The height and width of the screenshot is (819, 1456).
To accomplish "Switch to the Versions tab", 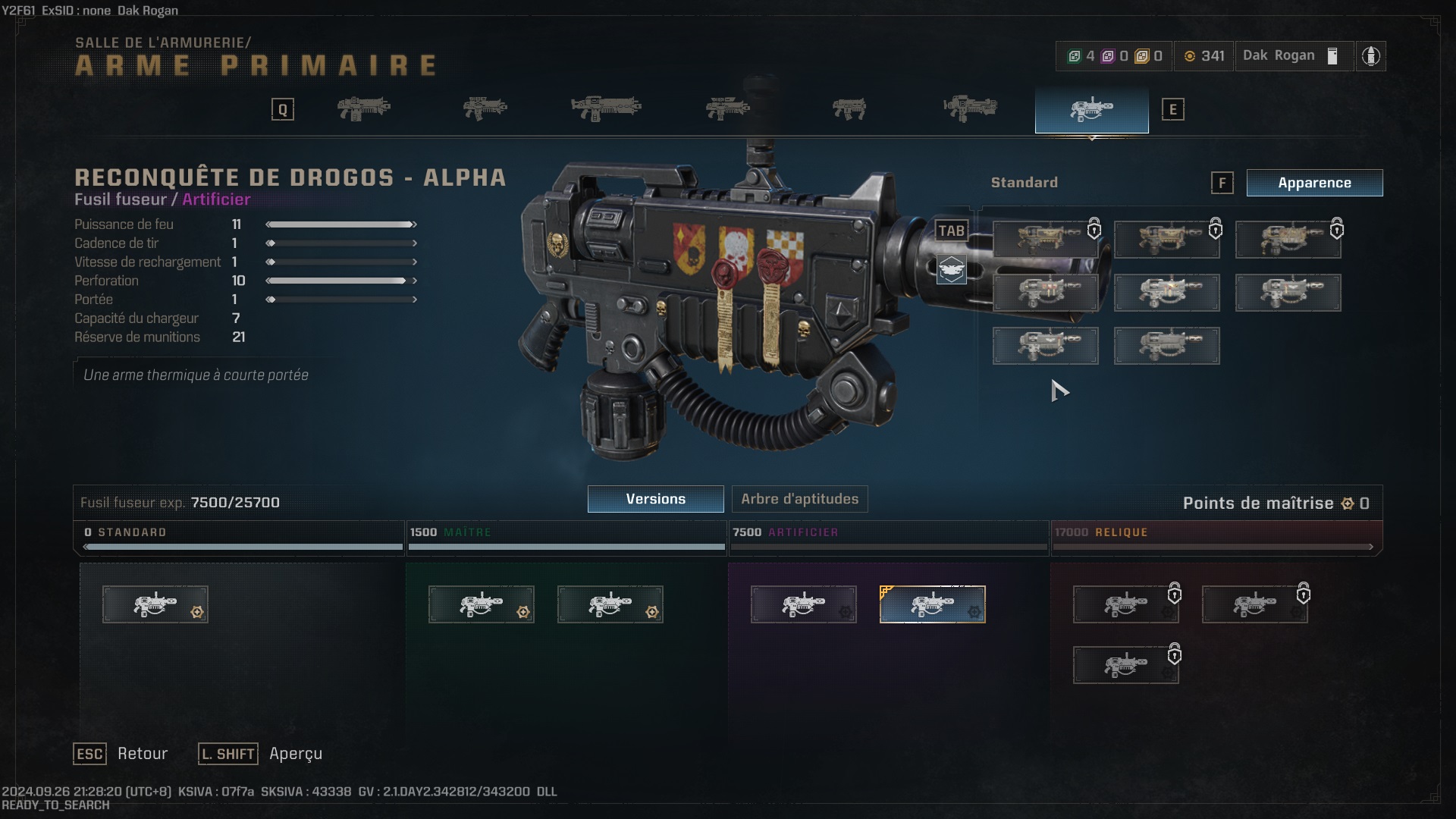I will click(654, 499).
